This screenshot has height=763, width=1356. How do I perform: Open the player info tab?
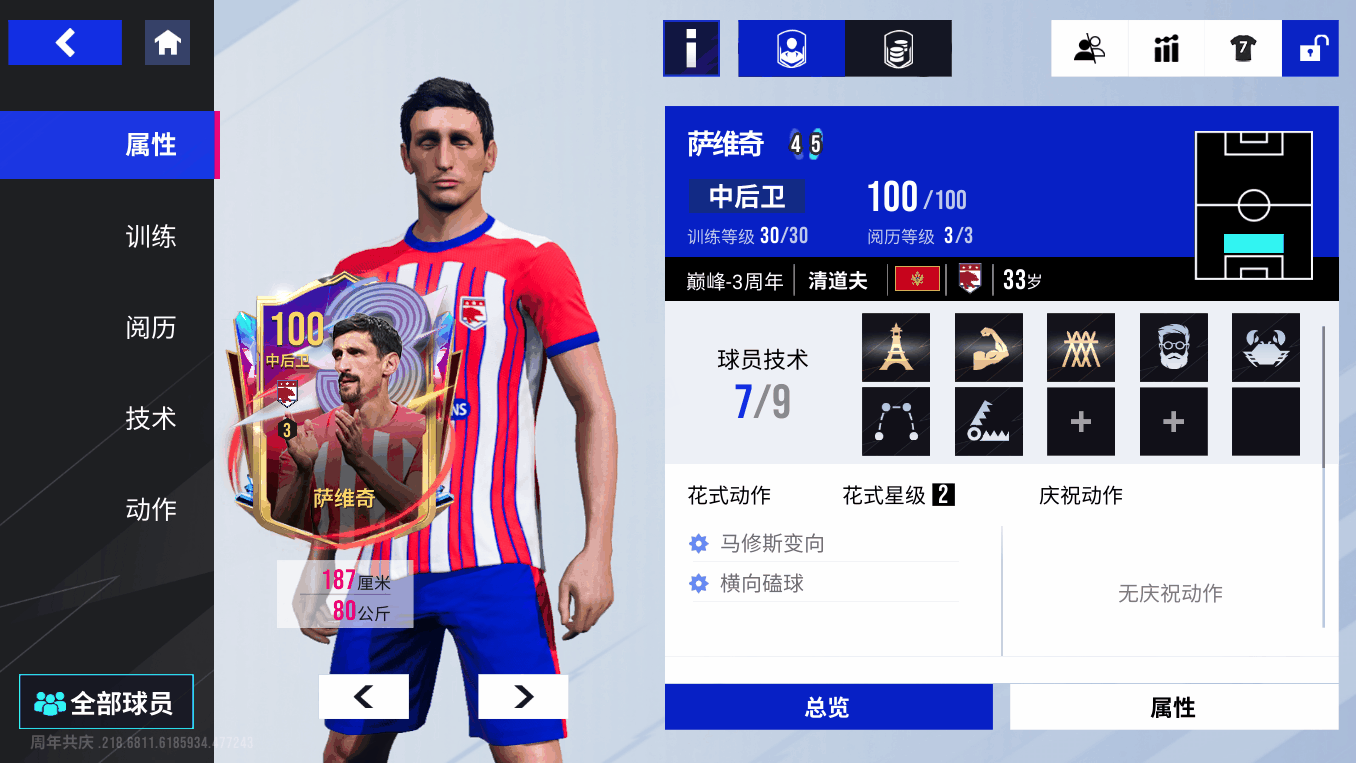tap(791, 48)
